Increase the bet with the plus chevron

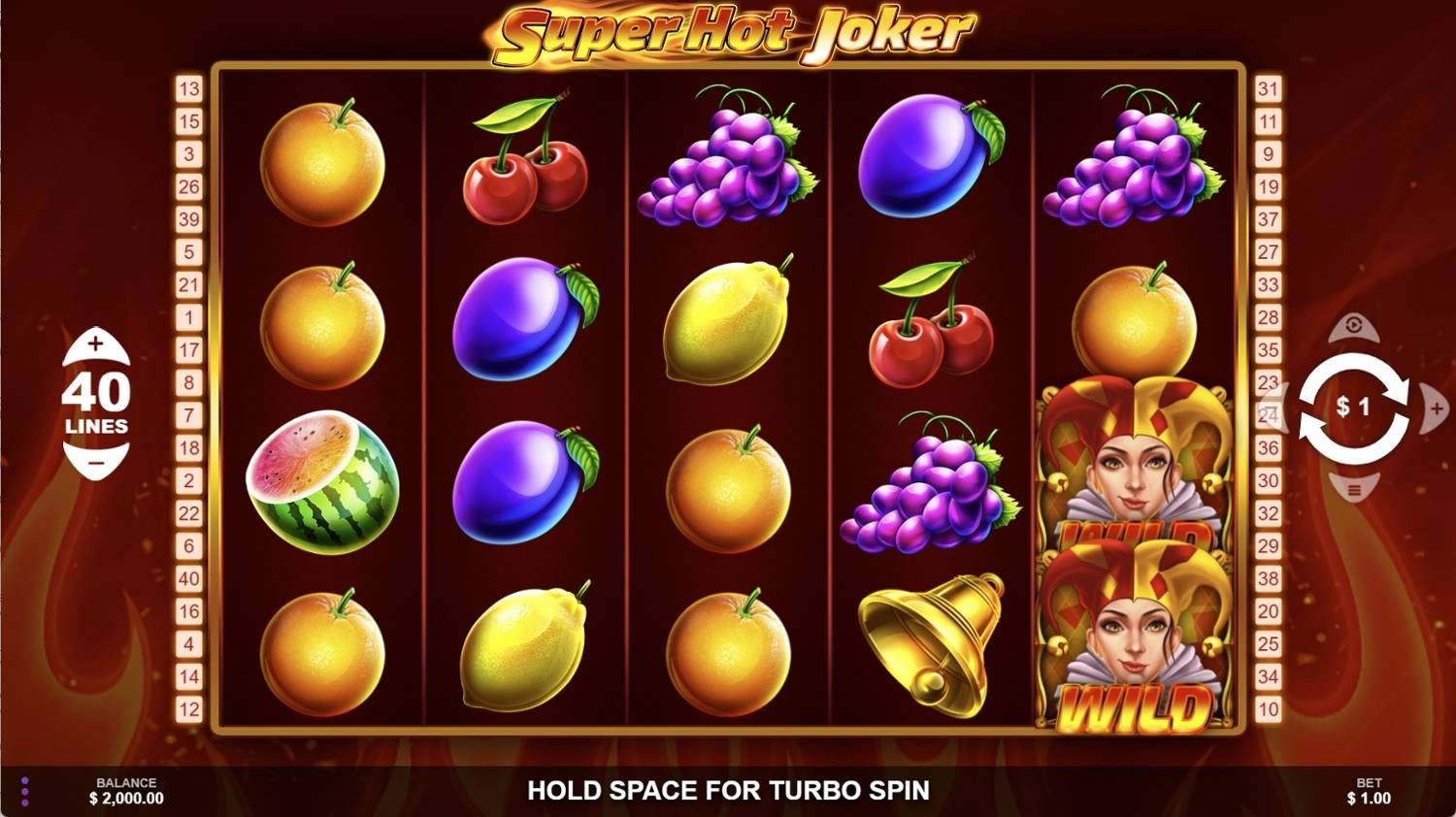1436,409
